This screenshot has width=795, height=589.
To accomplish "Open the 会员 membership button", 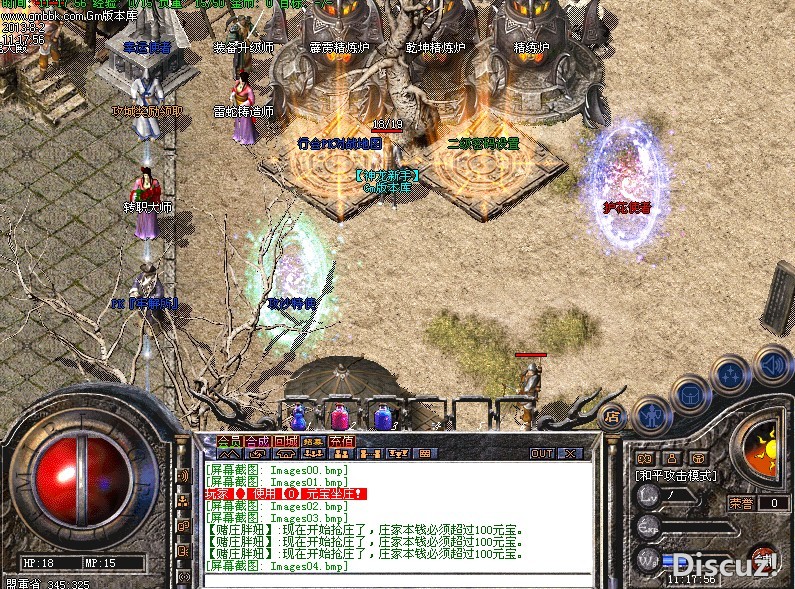I will pyautogui.click(x=229, y=441).
